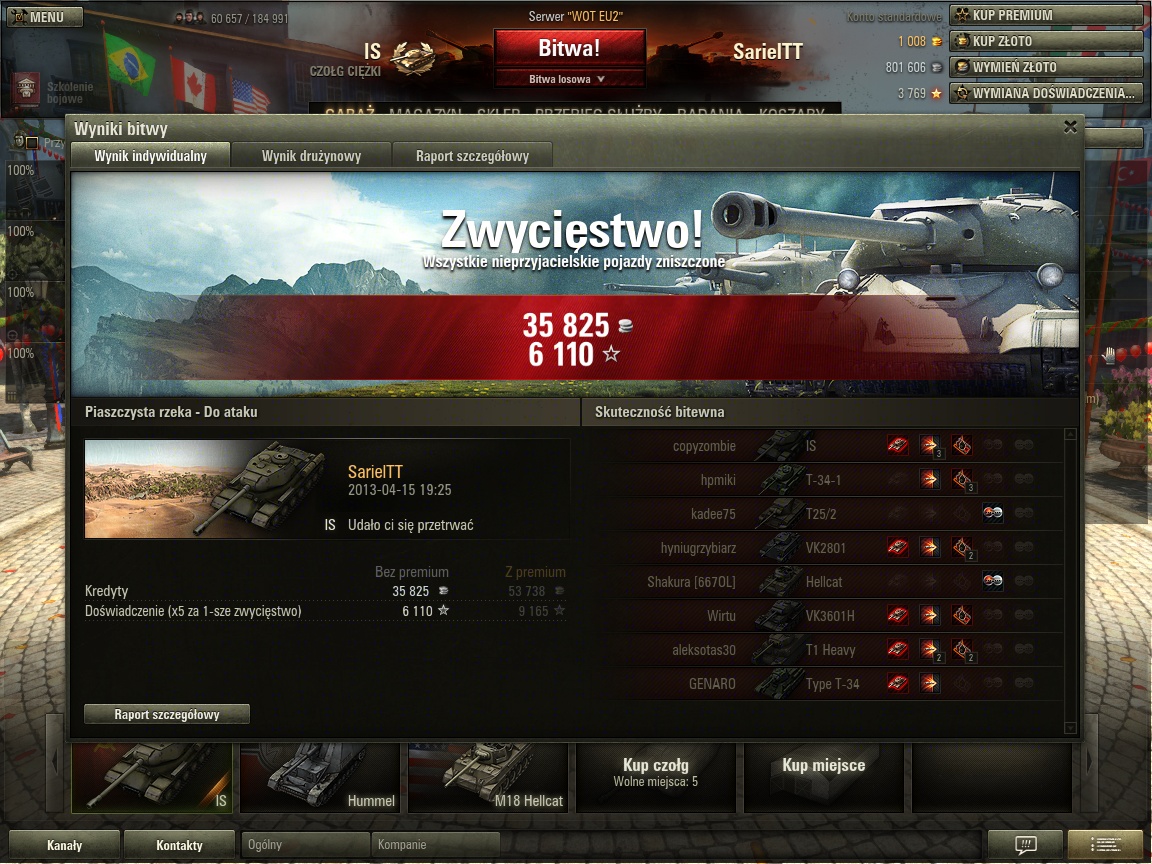Click the KUP PREMIUM button
Viewport: 1152px width, 864px height.
pyautogui.click(x=1045, y=15)
